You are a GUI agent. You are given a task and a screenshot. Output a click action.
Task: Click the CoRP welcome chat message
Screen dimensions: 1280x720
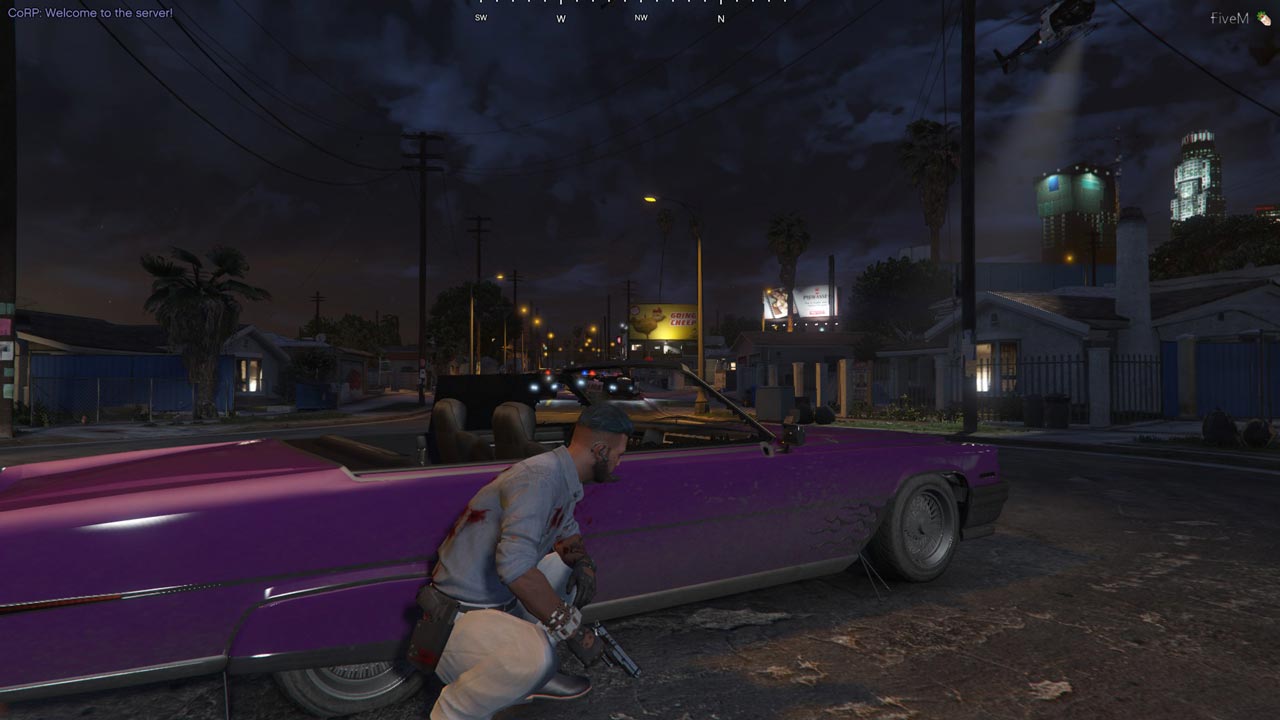[x=90, y=13]
